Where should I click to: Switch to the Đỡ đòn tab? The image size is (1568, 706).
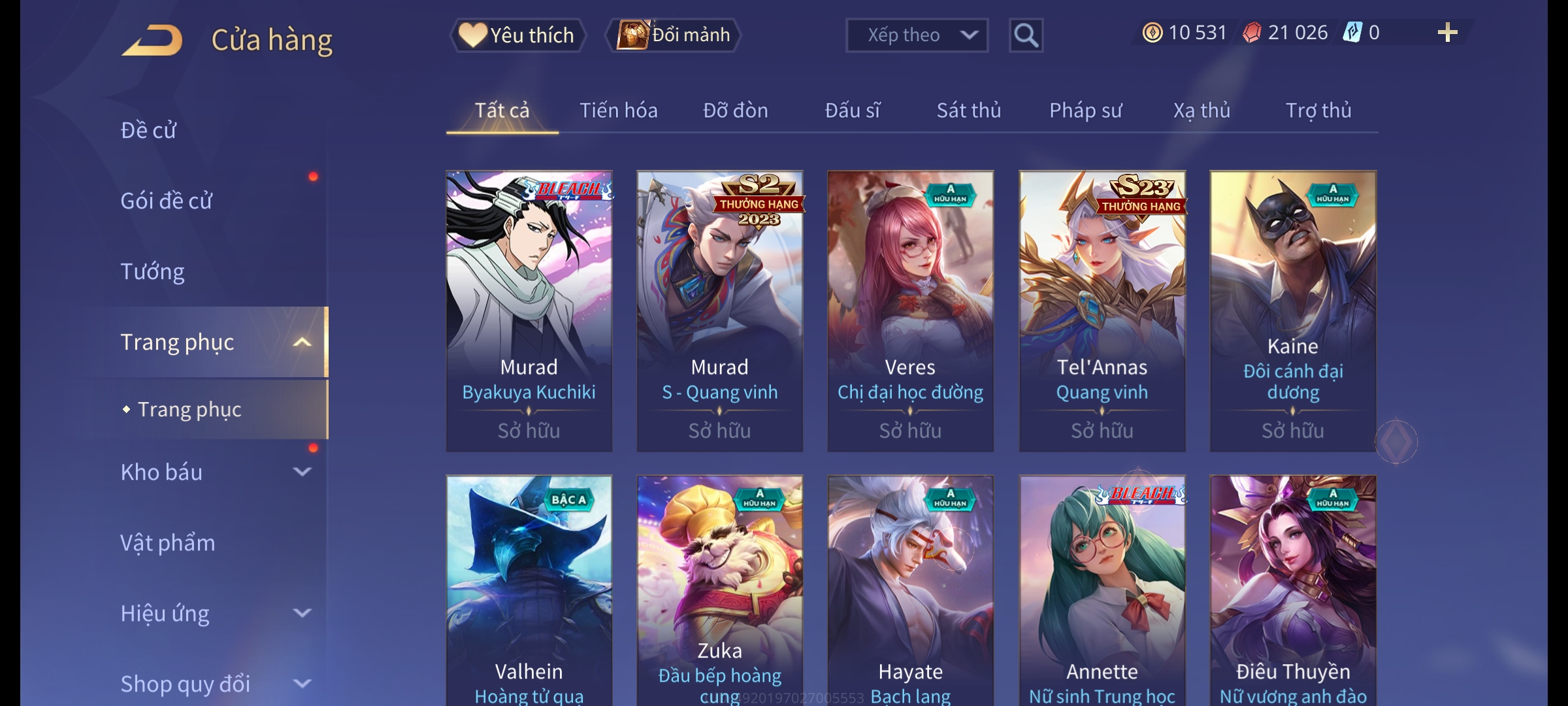coord(735,110)
